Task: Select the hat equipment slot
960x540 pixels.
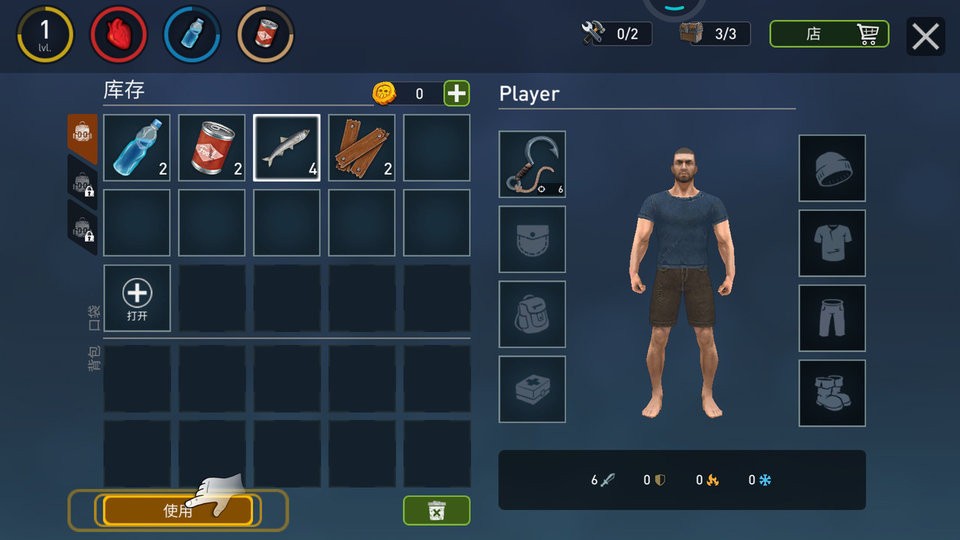Action: pos(832,168)
